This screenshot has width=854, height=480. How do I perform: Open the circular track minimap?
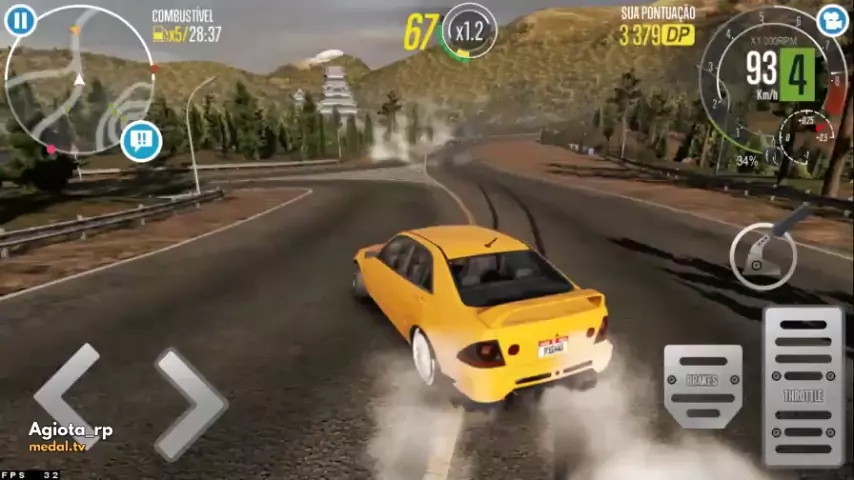point(80,82)
